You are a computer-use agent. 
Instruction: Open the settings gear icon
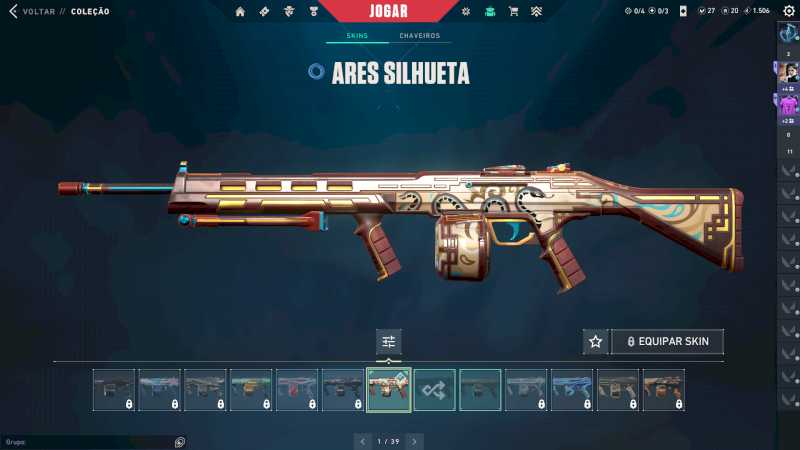[788, 11]
